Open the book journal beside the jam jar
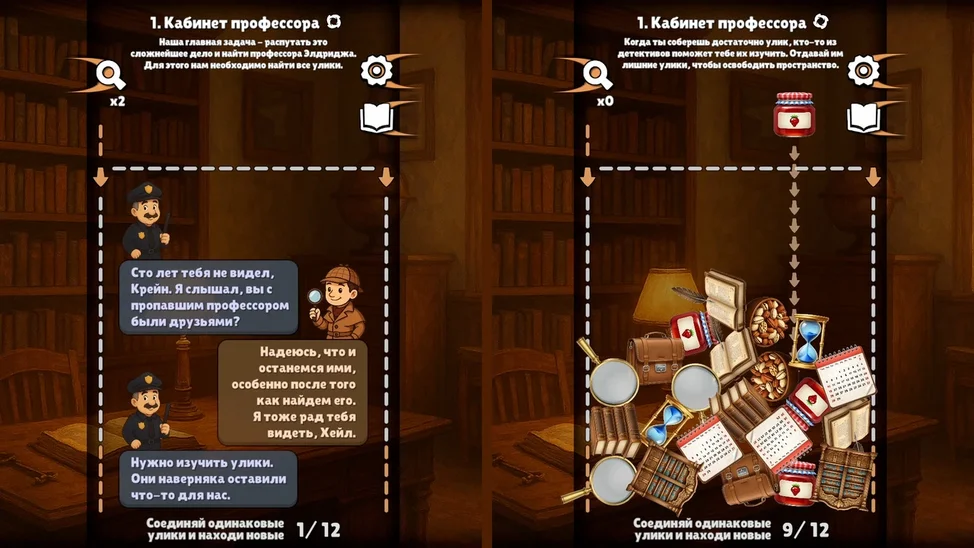Image resolution: width=974 pixels, height=548 pixels. click(x=863, y=118)
